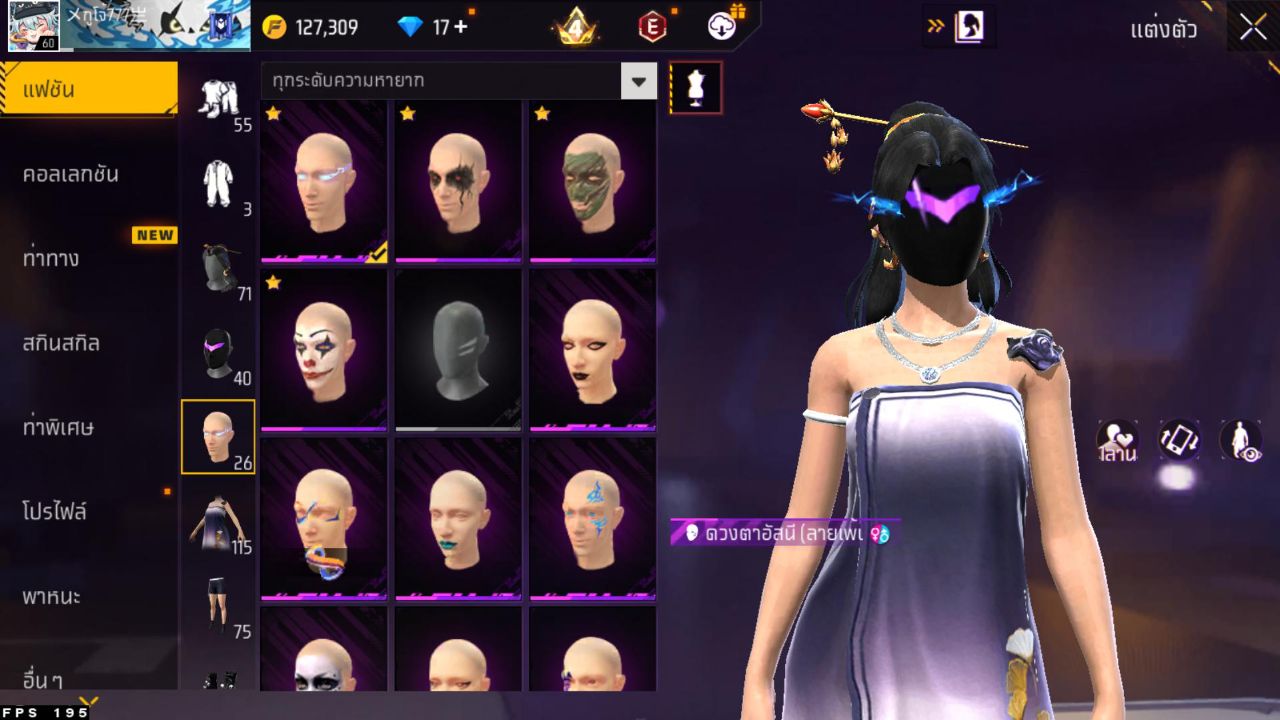Screen dimensions: 1280x720
Task: Open the outfit sets category with 55 items
Action: [218, 101]
